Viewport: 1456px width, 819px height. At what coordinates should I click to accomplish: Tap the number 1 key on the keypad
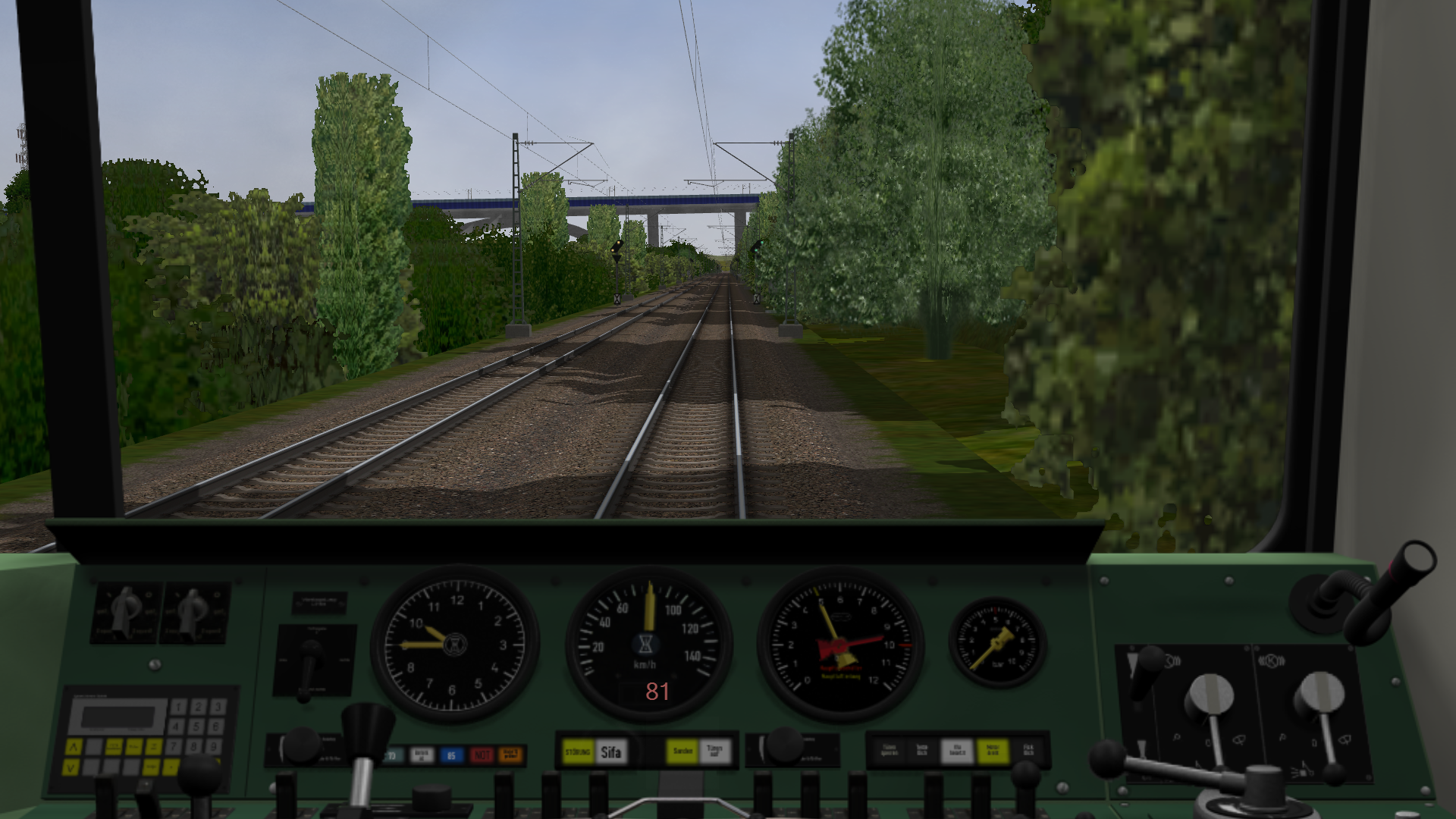click(178, 707)
